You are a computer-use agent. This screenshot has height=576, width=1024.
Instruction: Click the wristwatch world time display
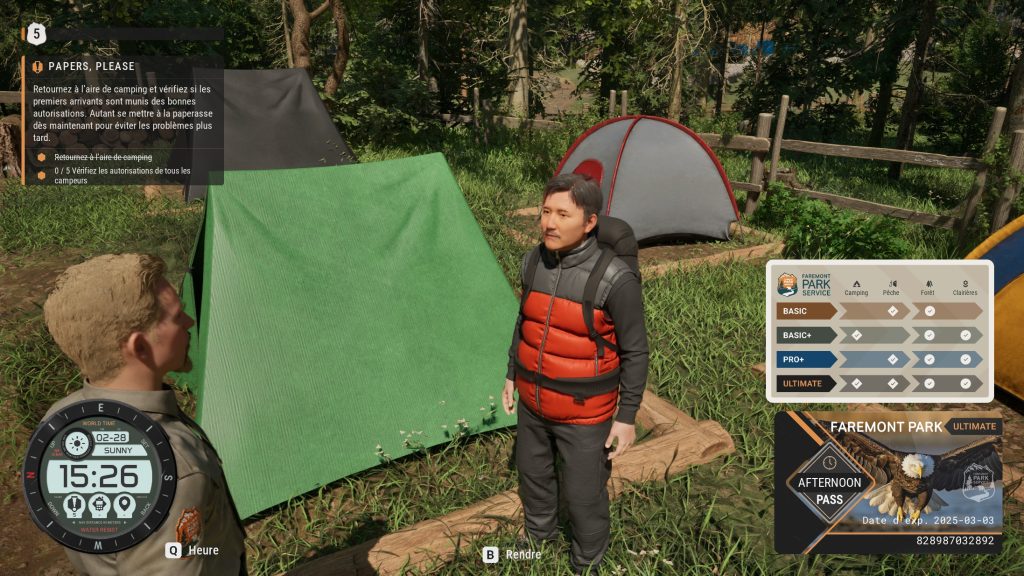[x=100, y=475]
